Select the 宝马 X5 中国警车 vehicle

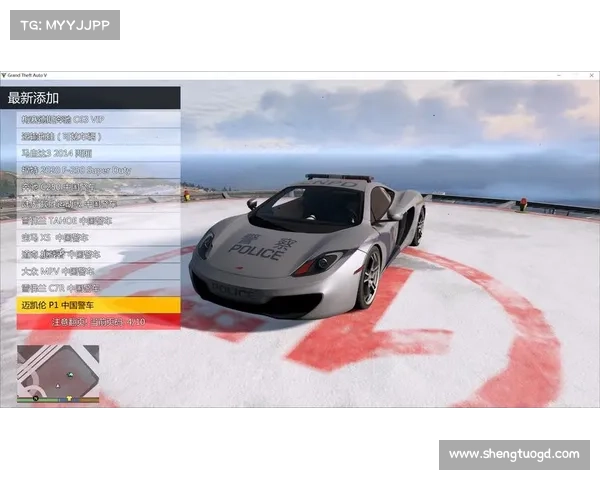click(98, 237)
